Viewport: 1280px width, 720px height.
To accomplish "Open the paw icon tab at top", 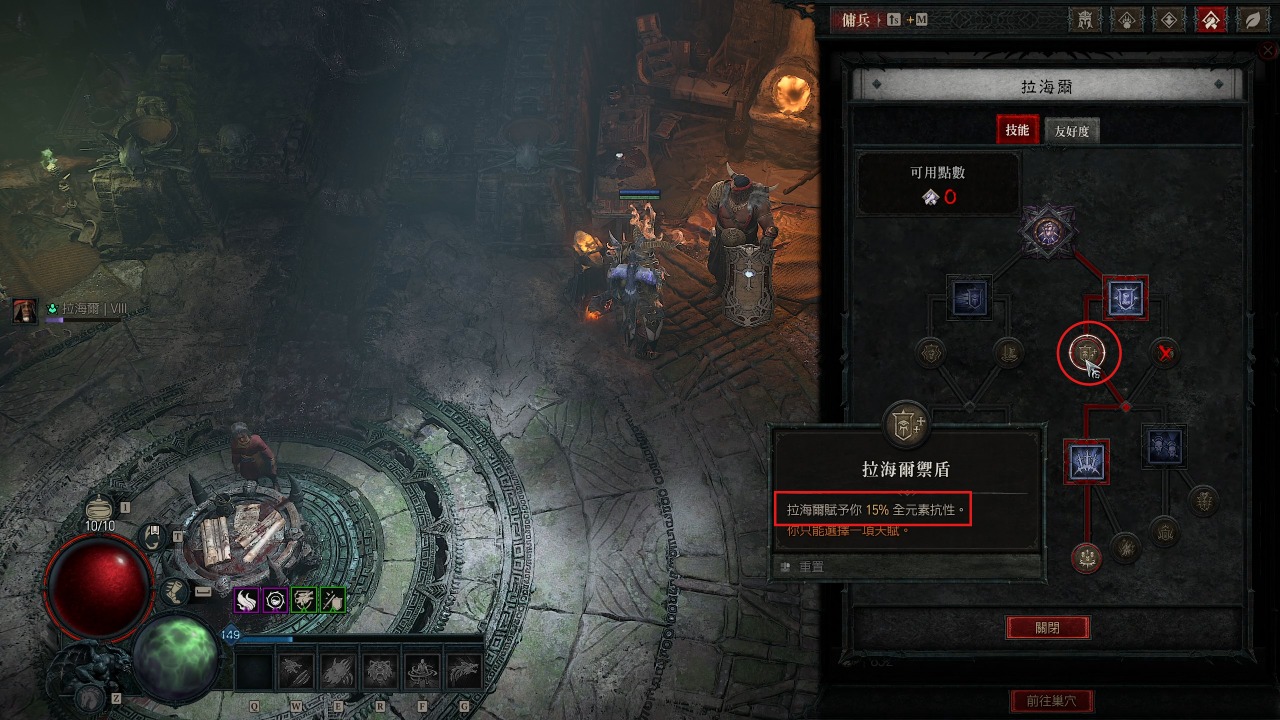I will point(1125,19).
